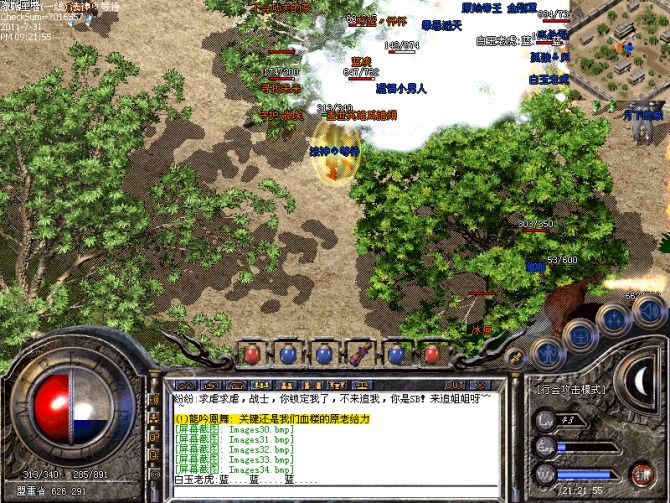670x503 pixels.
Task: Open the skills button with sparkling stars
Action: (x=612, y=319)
